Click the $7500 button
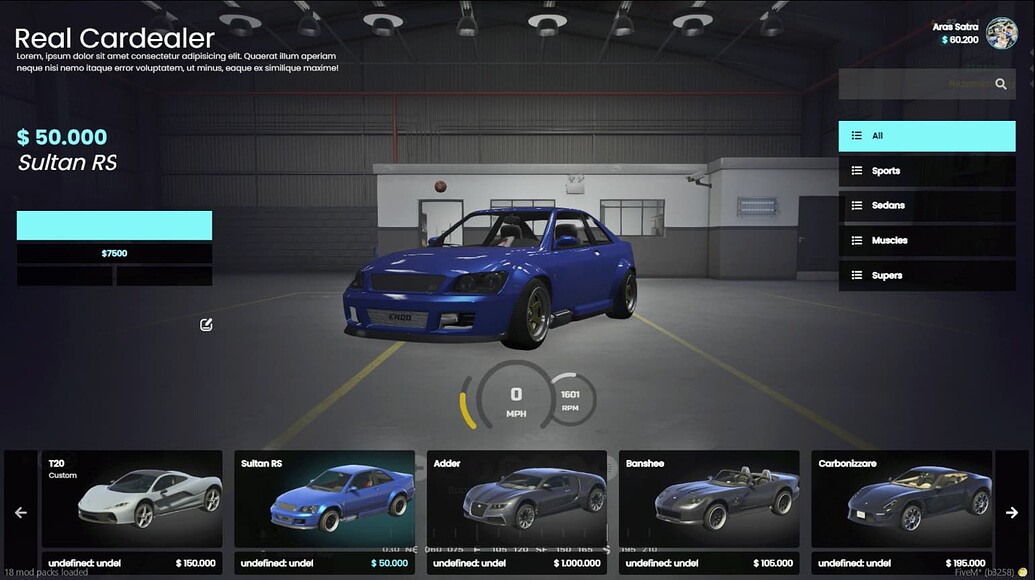 (x=114, y=254)
